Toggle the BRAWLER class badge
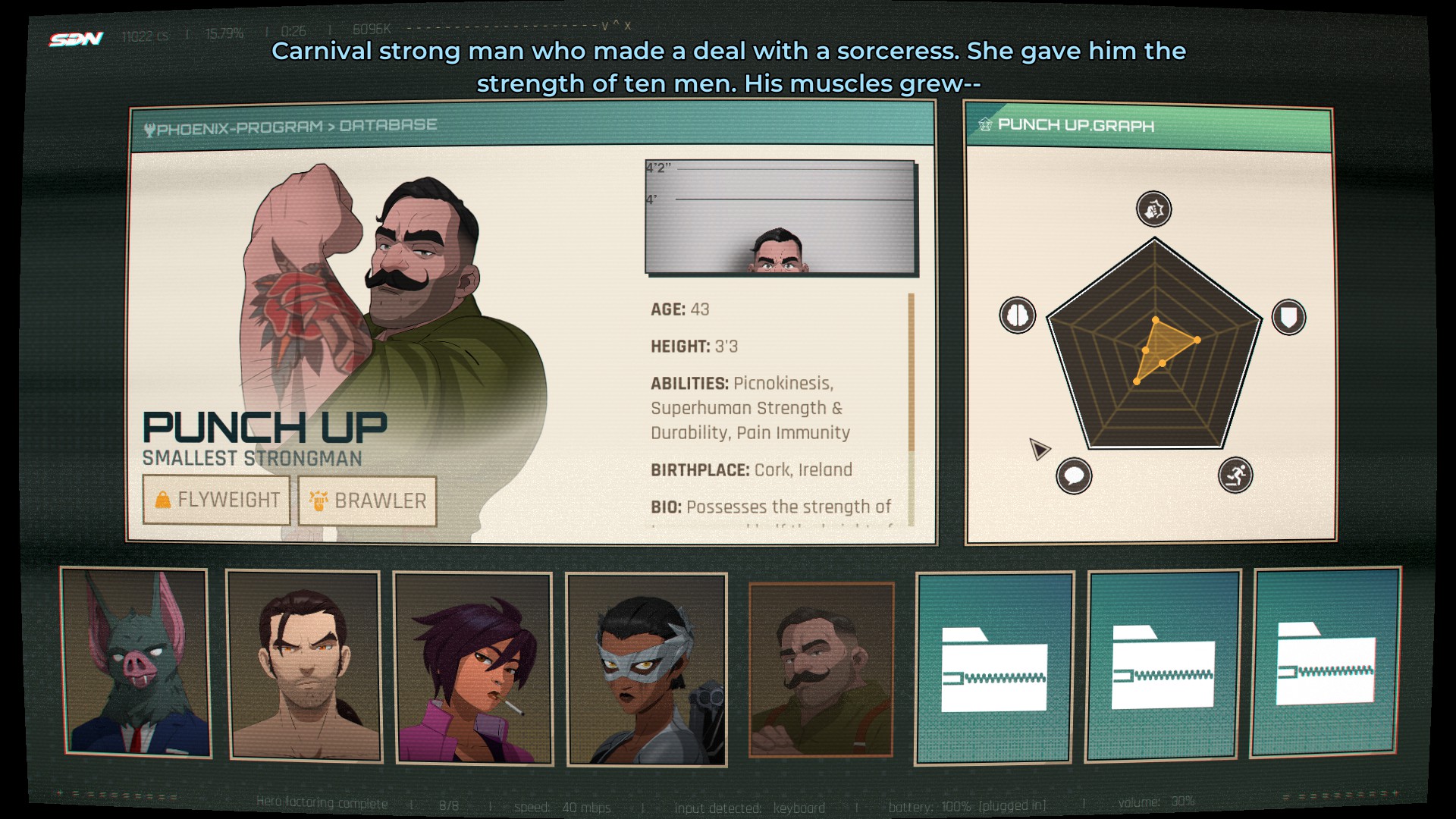The width and height of the screenshot is (1456, 819). pyautogui.click(x=367, y=501)
